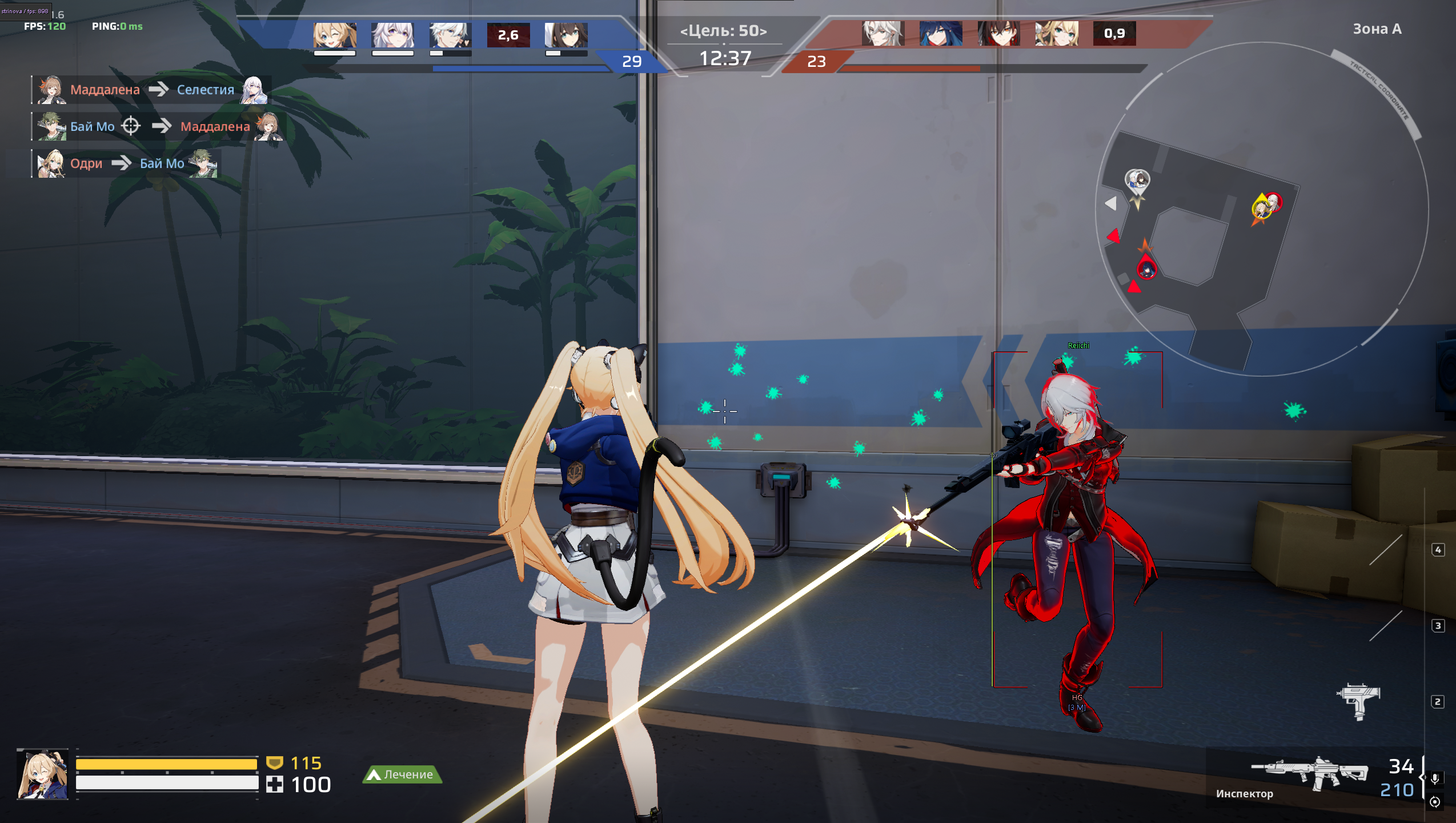Click the circular target icon under the microphone

click(x=1435, y=802)
